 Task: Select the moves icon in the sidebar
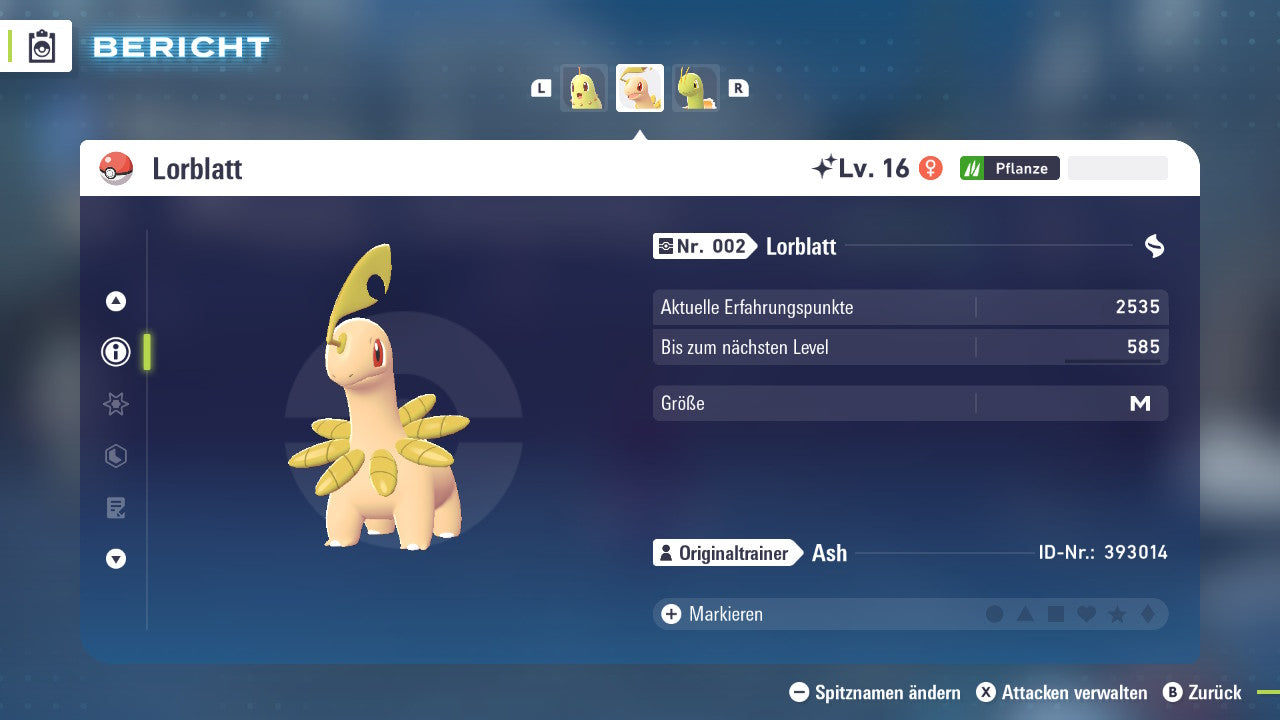coord(115,456)
